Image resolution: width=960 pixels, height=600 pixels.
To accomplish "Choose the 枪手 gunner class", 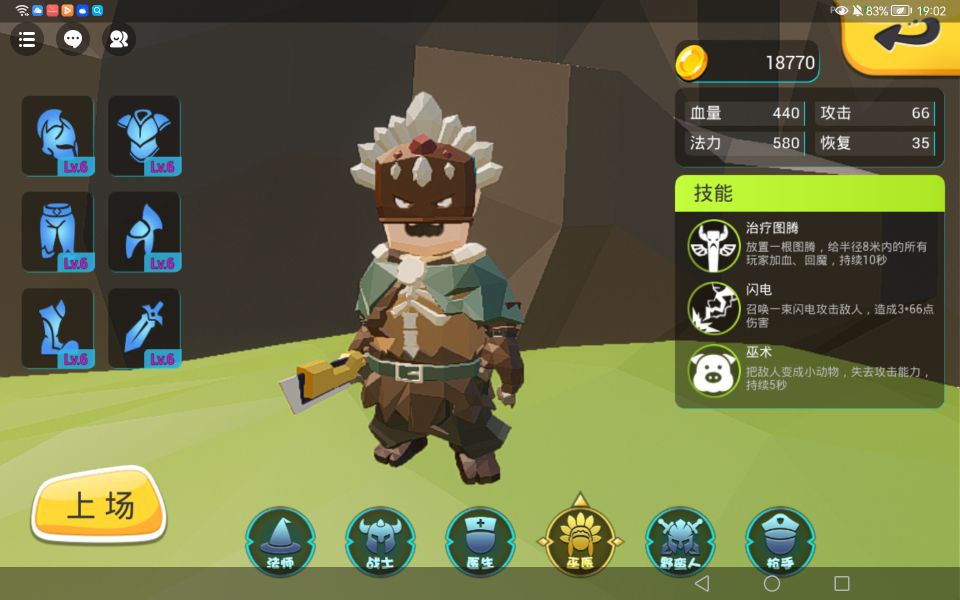I will coord(780,541).
